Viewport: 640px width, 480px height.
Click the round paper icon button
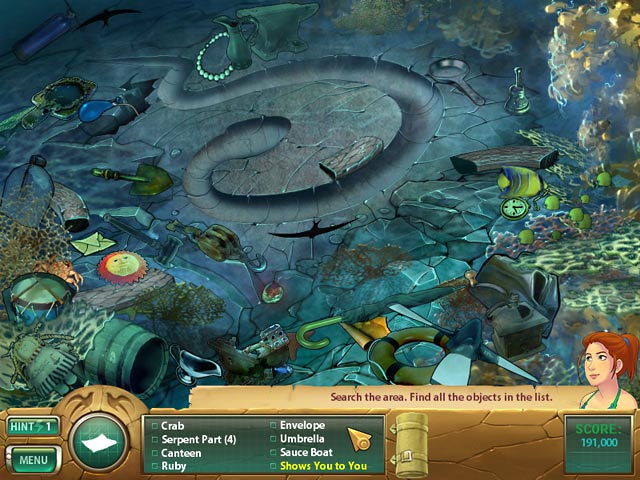point(99,443)
